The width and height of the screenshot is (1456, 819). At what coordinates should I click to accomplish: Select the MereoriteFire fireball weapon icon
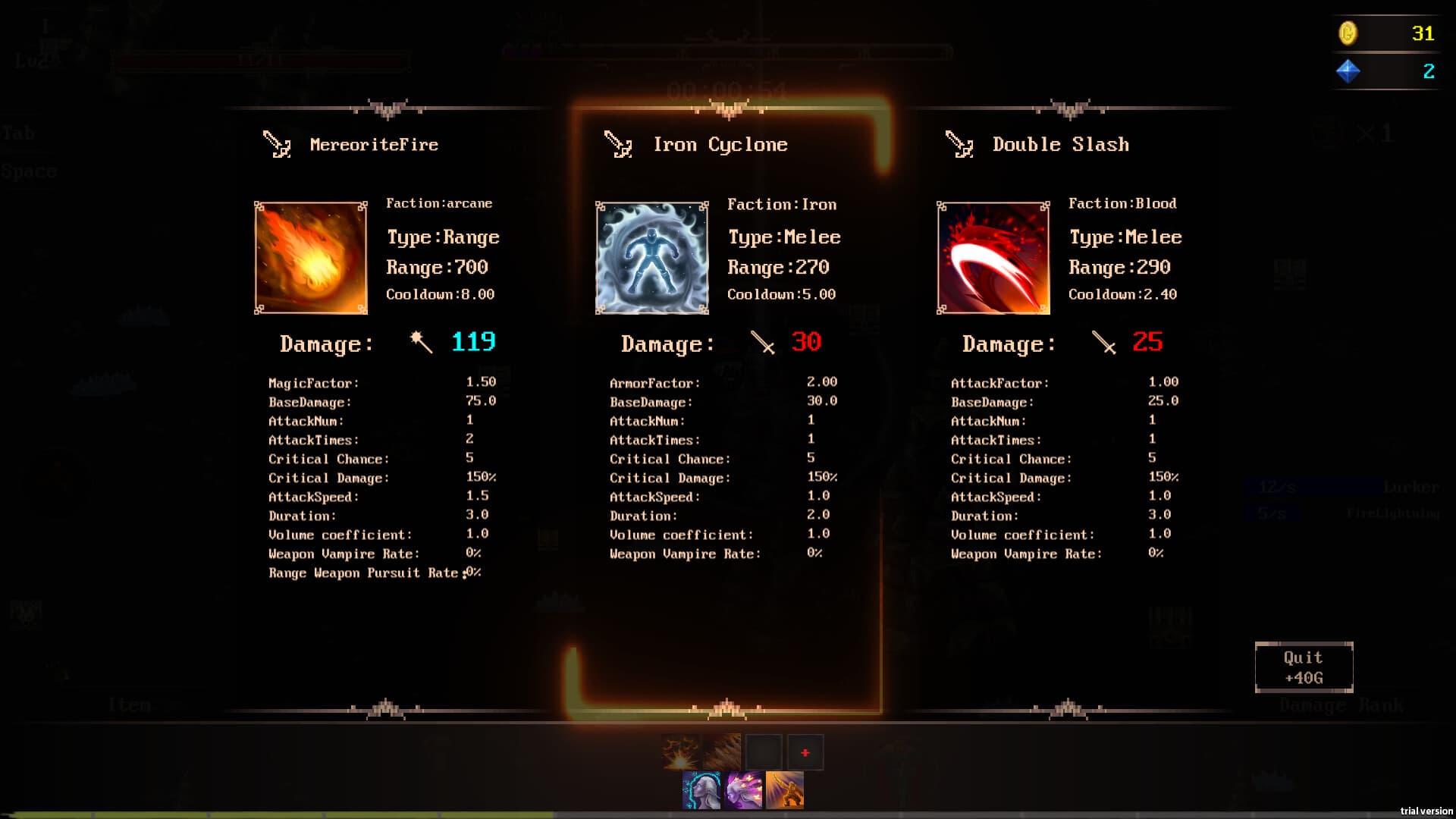[x=309, y=257]
